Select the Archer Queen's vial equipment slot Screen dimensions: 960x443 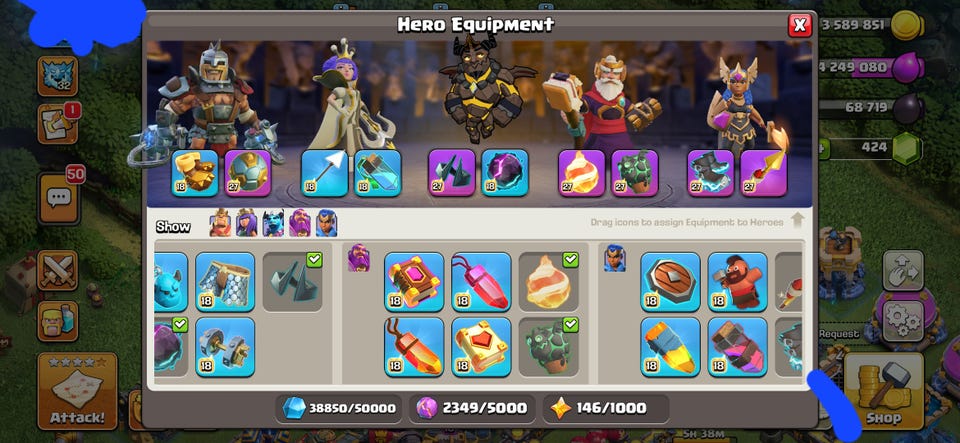[377, 172]
